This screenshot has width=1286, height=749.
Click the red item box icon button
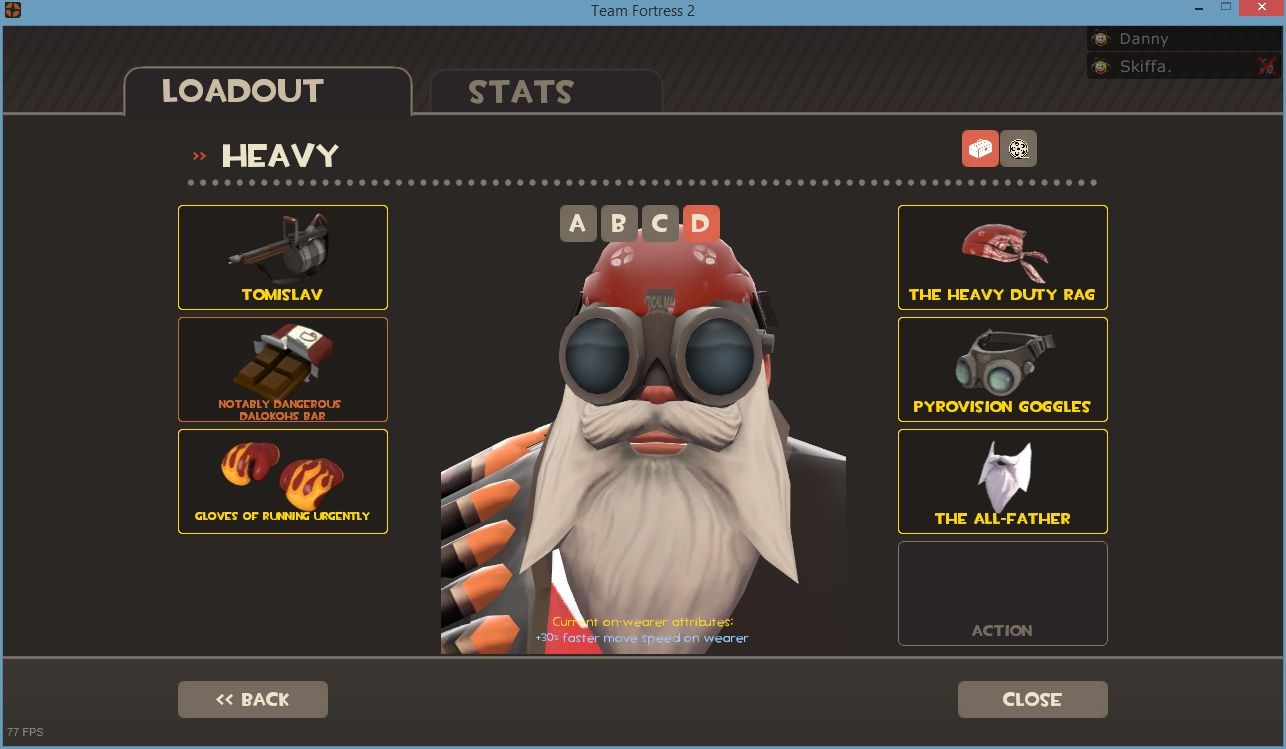click(x=980, y=149)
